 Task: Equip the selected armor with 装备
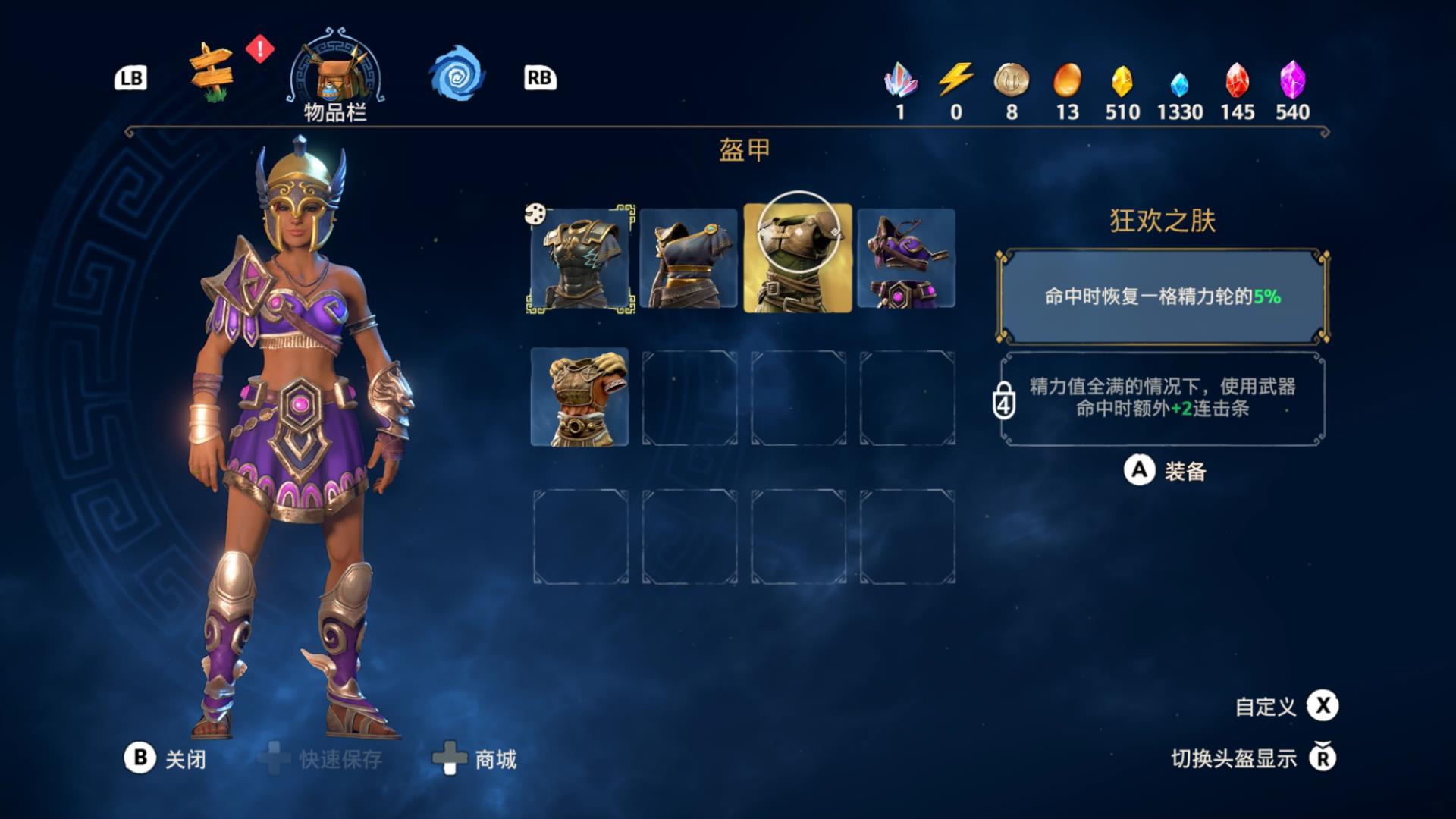coord(1166,471)
